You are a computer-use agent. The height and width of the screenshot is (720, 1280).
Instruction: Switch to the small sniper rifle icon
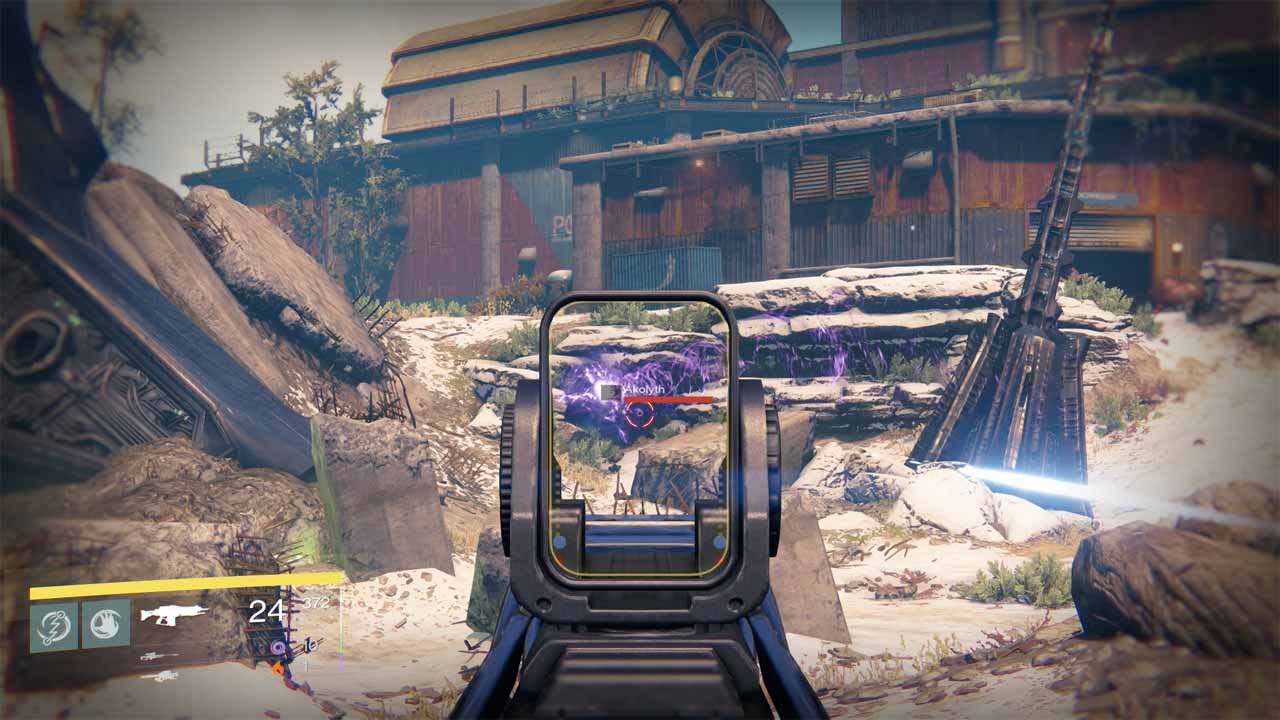coord(161,657)
